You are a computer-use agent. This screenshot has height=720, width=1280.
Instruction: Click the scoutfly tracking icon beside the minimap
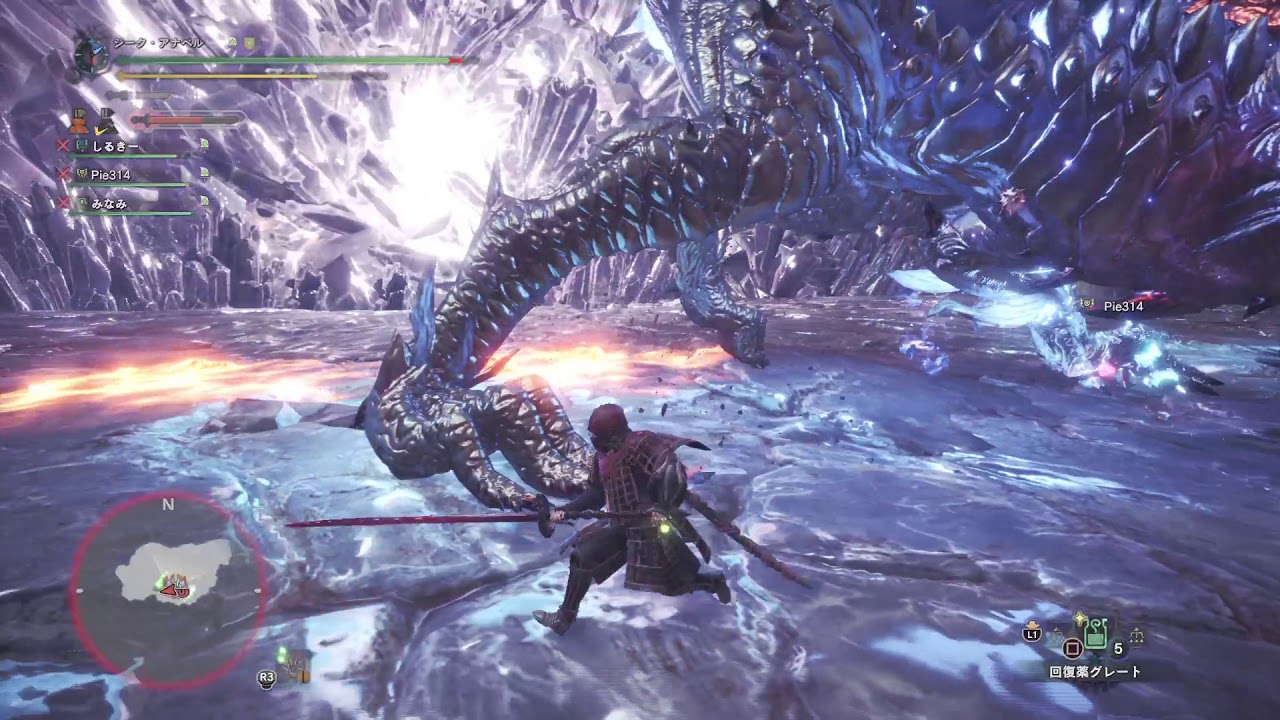click(x=296, y=665)
